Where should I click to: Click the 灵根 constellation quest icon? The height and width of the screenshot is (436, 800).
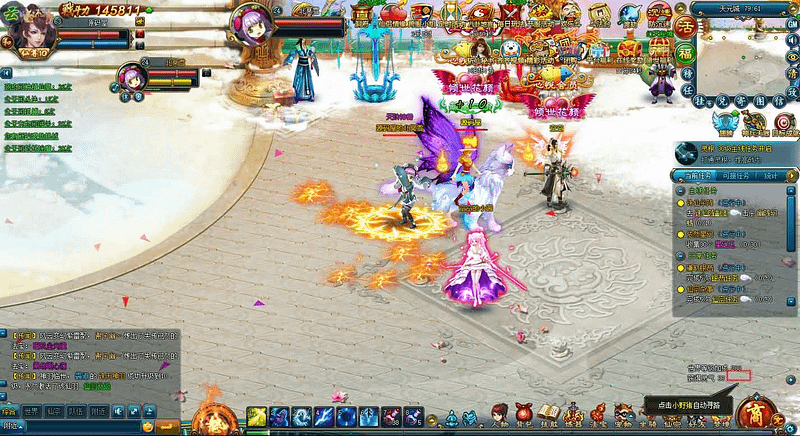point(685,152)
